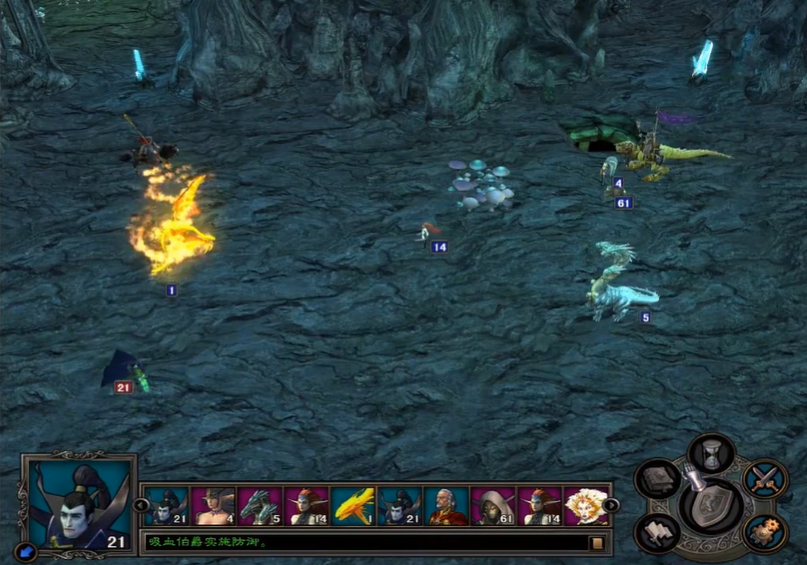This screenshot has width=807, height=565.
Task: Open the hero spellbook
Action: pos(658,480)
